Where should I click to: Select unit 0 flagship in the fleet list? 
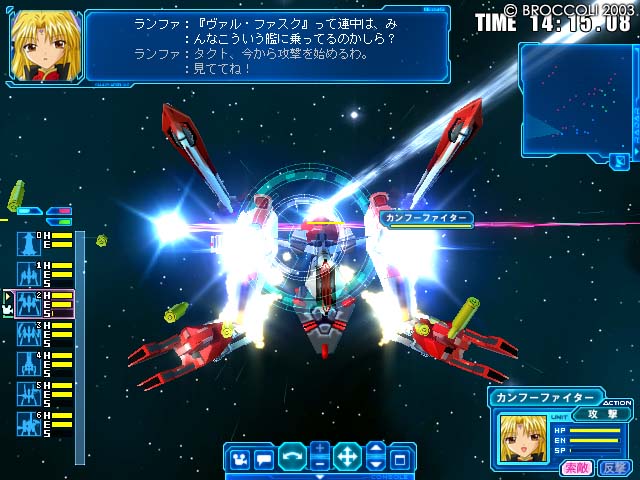coord(27,242)
